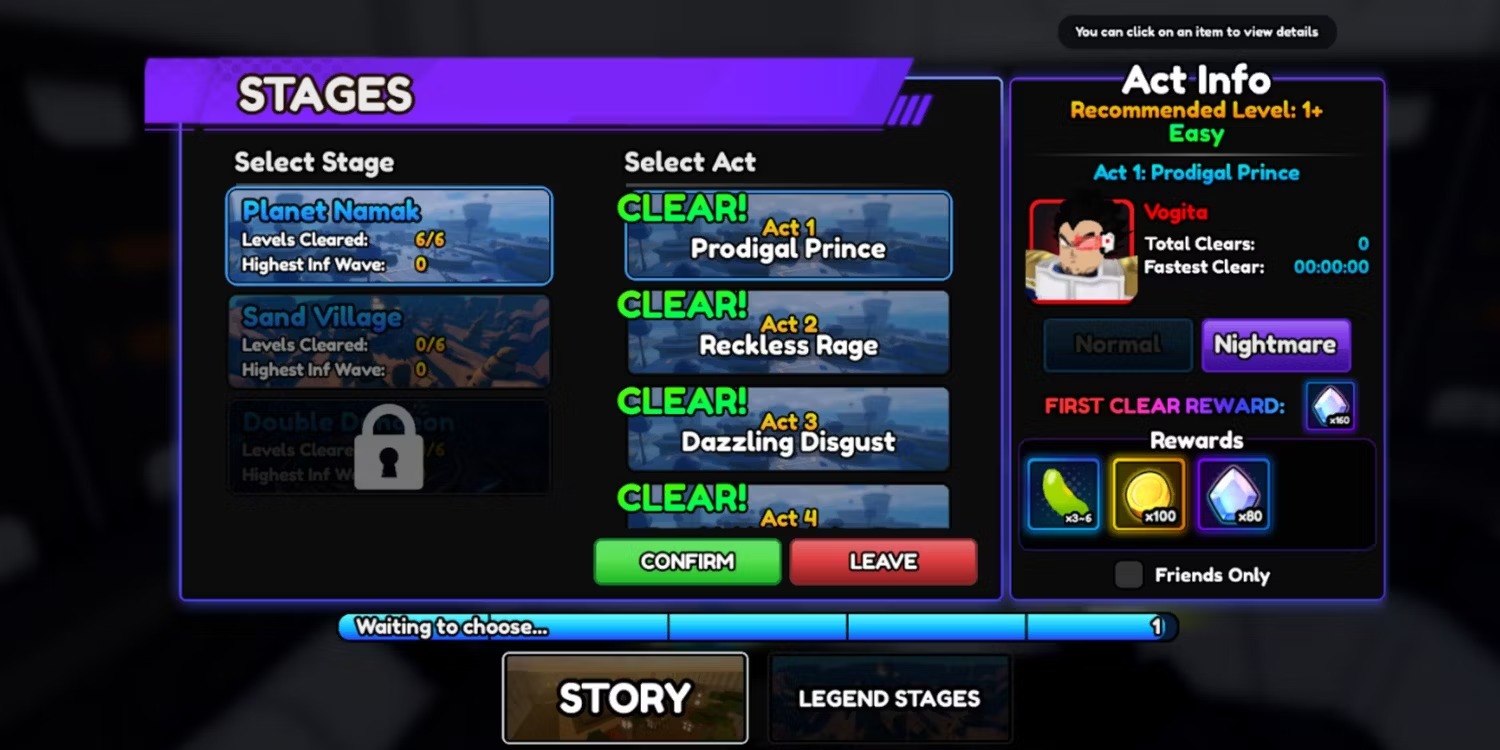The height and width of the screenshot is (750, 1500).
Task: Click the first clear reward gem x160 icon
Action: point(1330,404)
